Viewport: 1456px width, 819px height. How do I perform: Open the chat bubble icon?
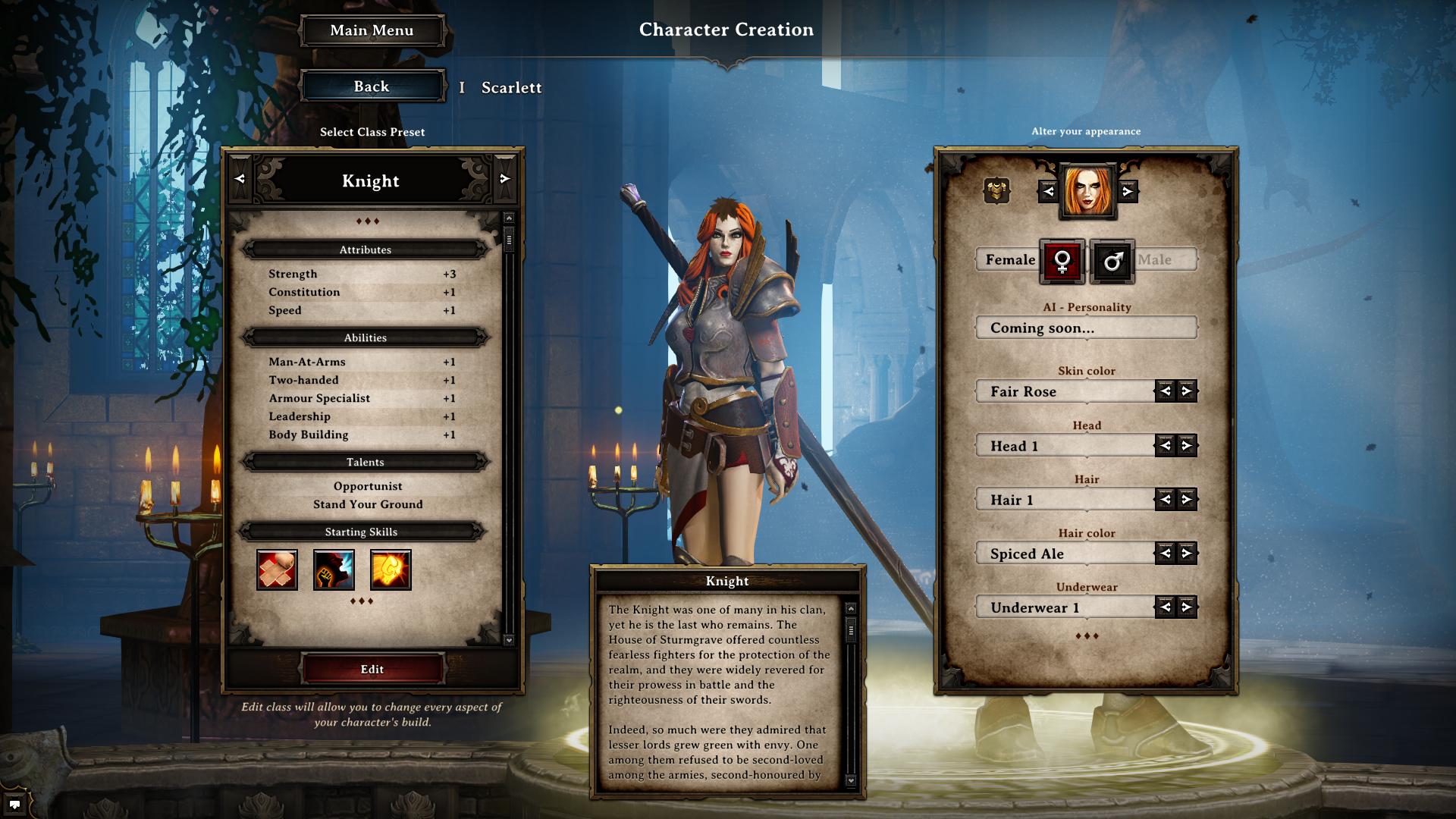[14, 804]
